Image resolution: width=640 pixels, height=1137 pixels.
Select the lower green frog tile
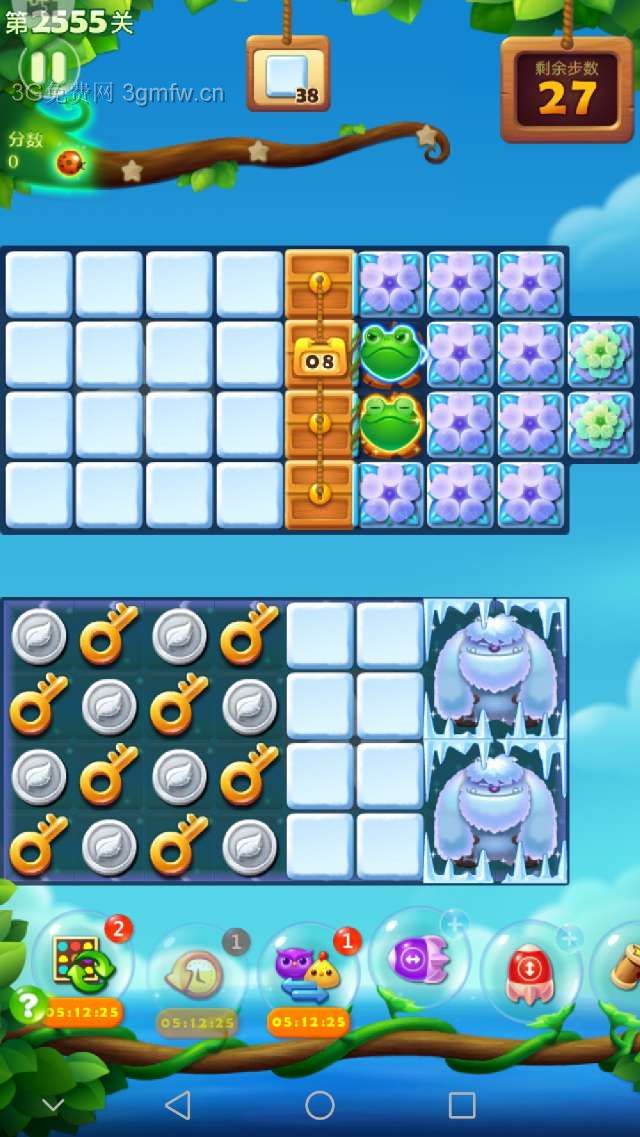pos(391,424)
